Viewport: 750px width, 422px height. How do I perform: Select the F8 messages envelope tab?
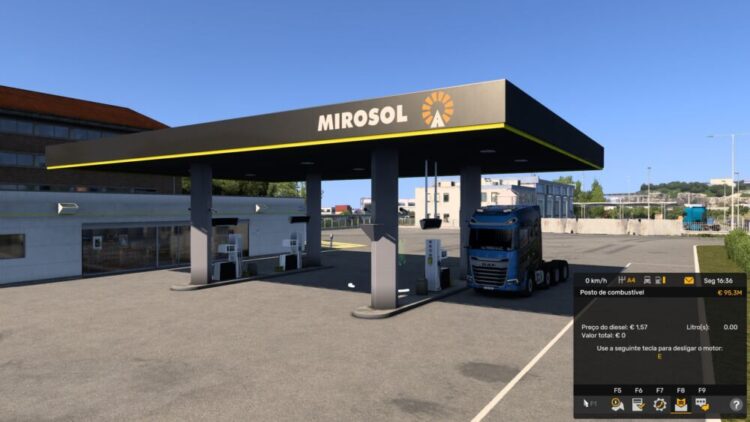[x=681, y=404]
